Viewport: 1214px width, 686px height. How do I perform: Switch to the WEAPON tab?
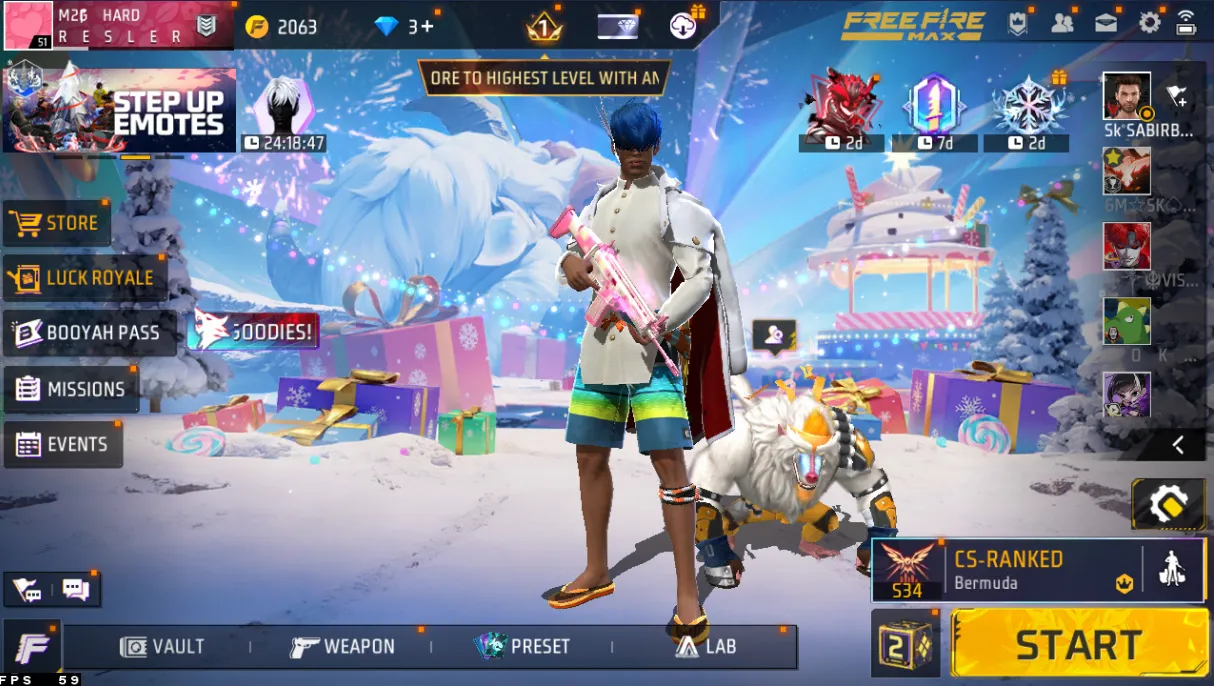tap(343, 647)
